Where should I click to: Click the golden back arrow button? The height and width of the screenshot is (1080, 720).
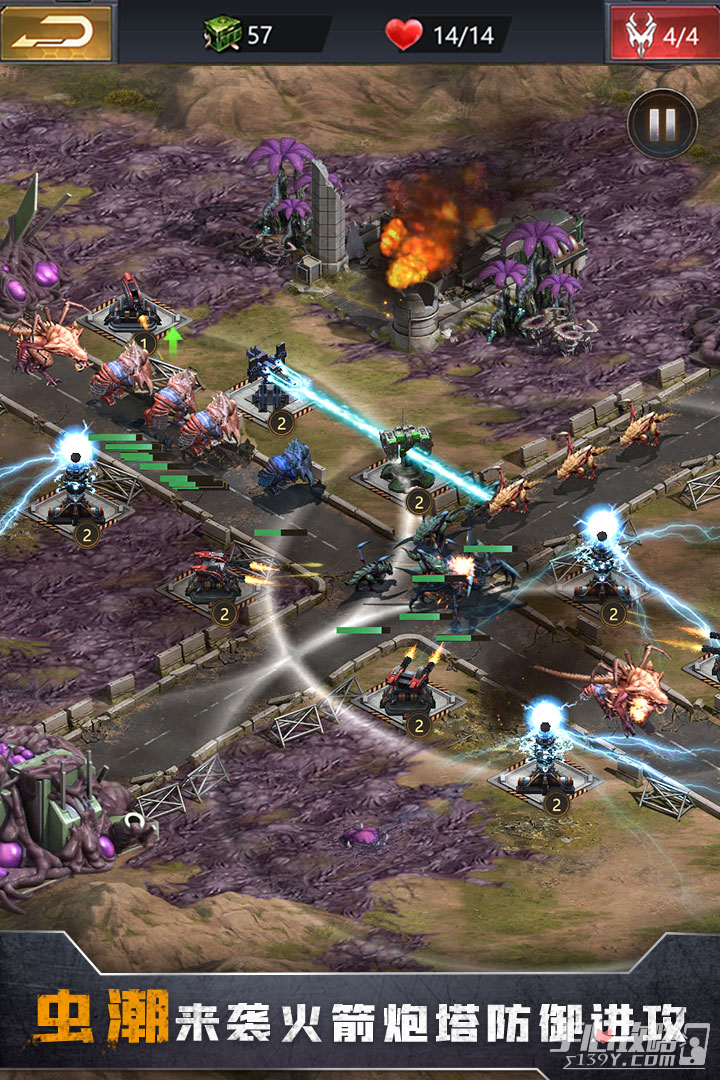coord(55,33)
